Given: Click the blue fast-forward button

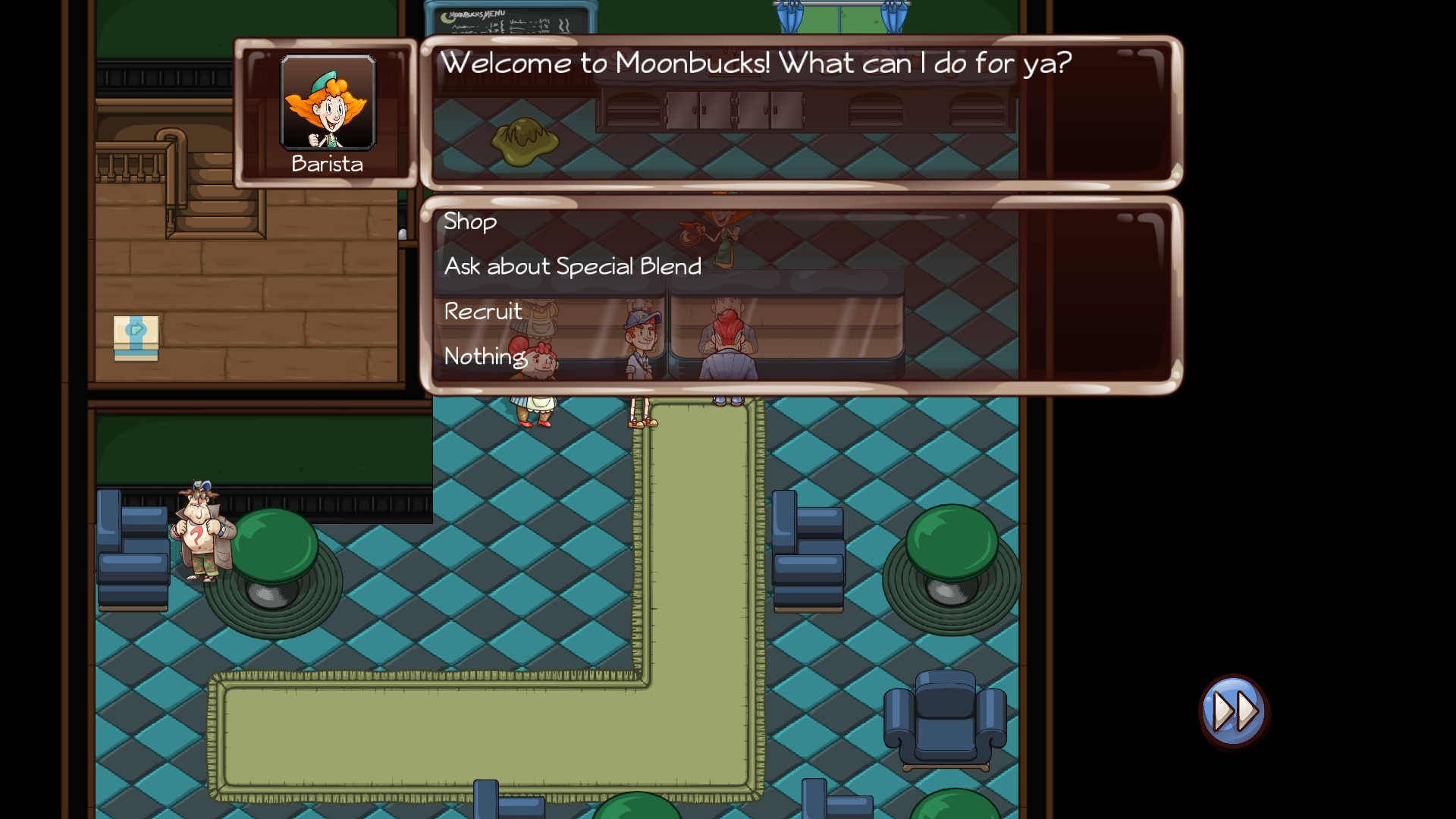Looking at the screenshot, I should [x=1234, y=711].
